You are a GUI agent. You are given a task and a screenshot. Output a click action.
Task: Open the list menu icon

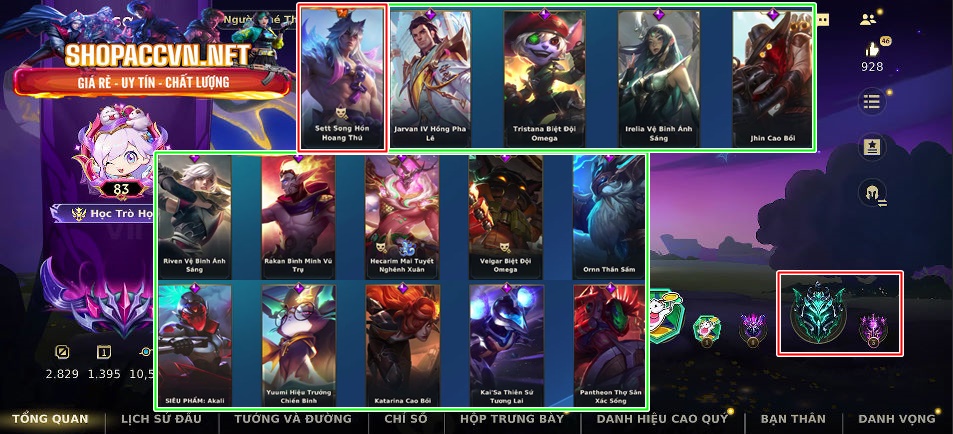click(872, 101)
